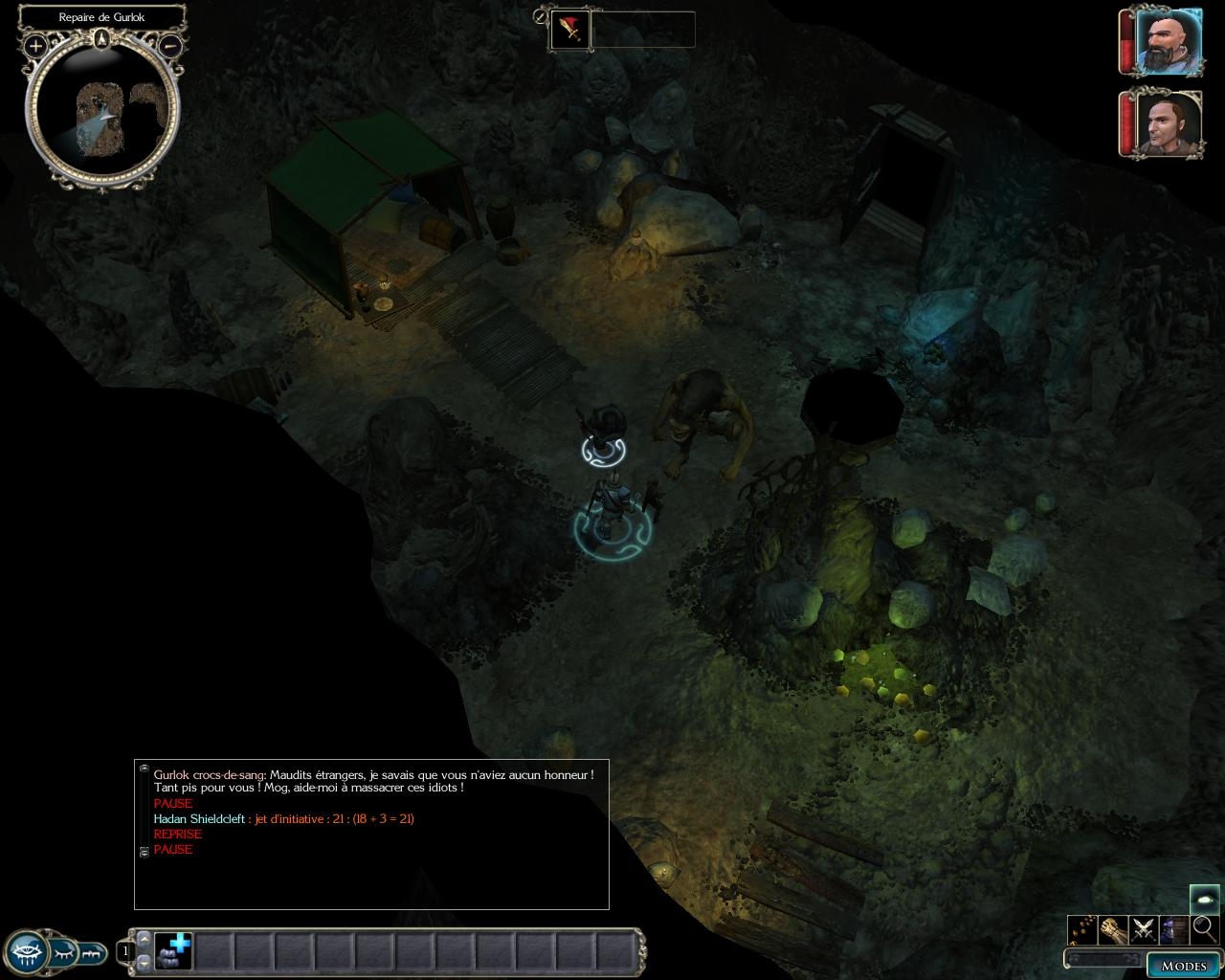Image resolution: width=1225 pixels, height=980 pixels.
Task: Use the blue cross healing hotbar slot
Action: (x=173, y=951)
